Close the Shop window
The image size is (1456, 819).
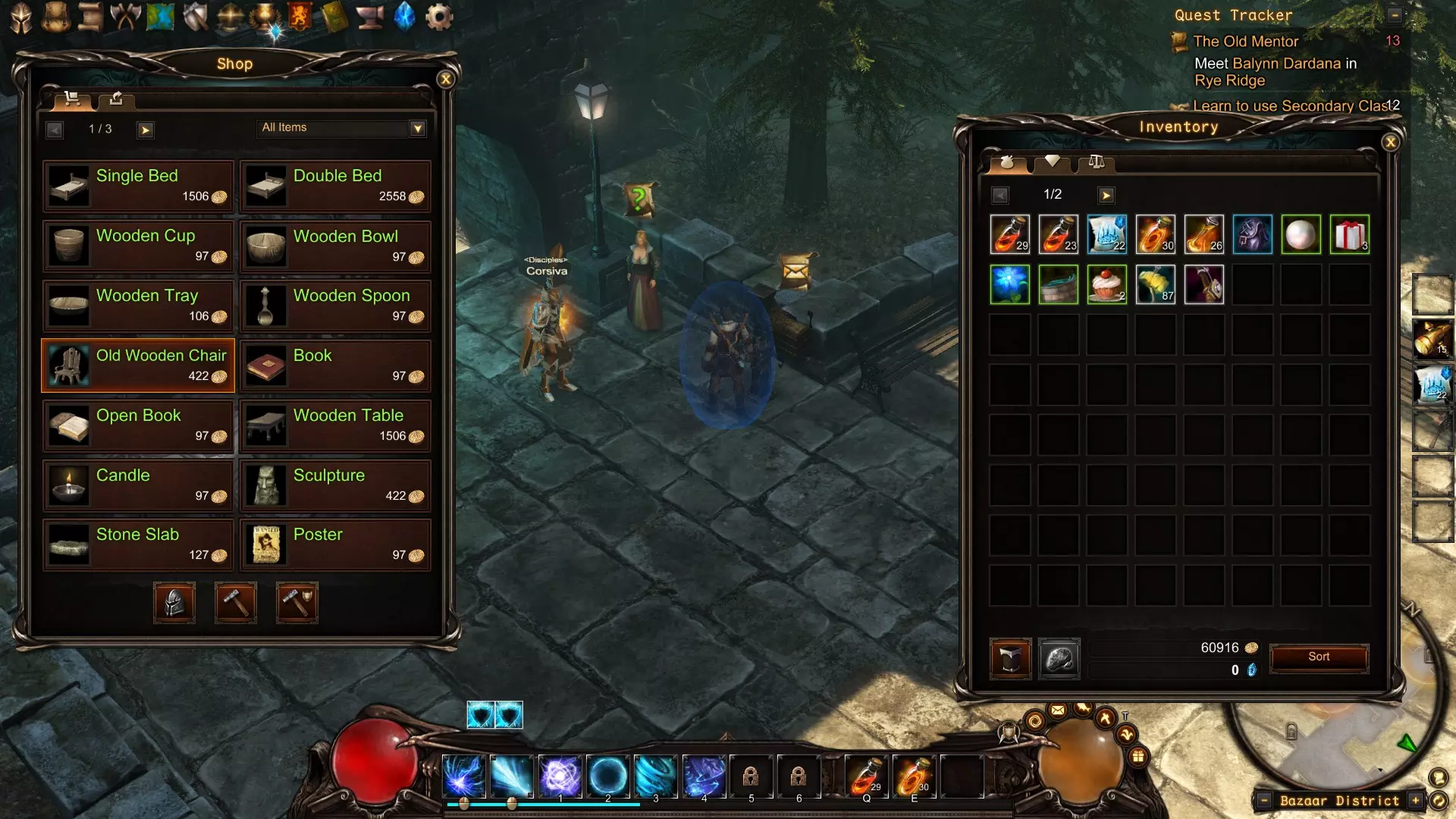tap(446, 79)
